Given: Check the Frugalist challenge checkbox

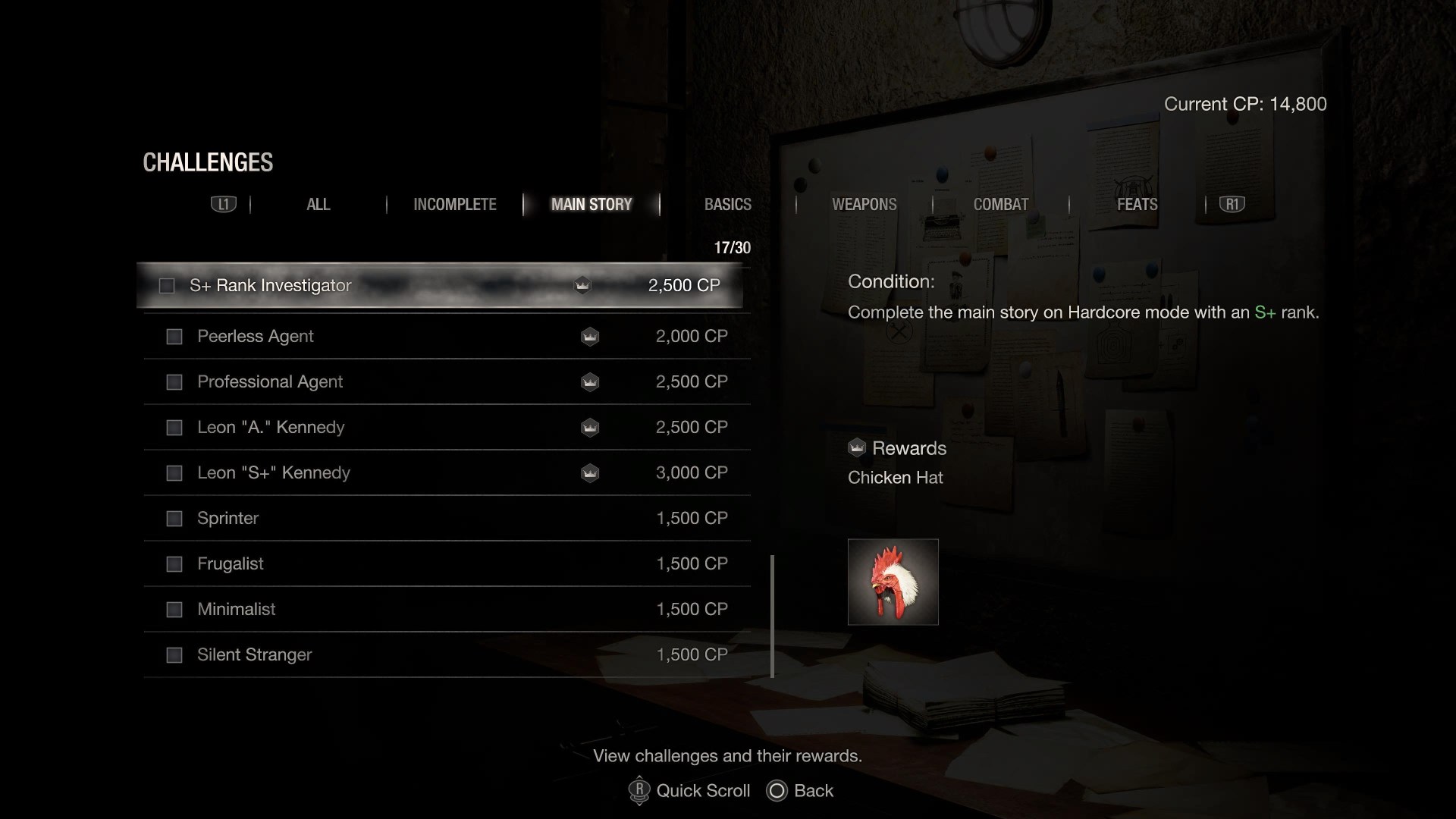Looking at the screenshot, I should [174, 564].
